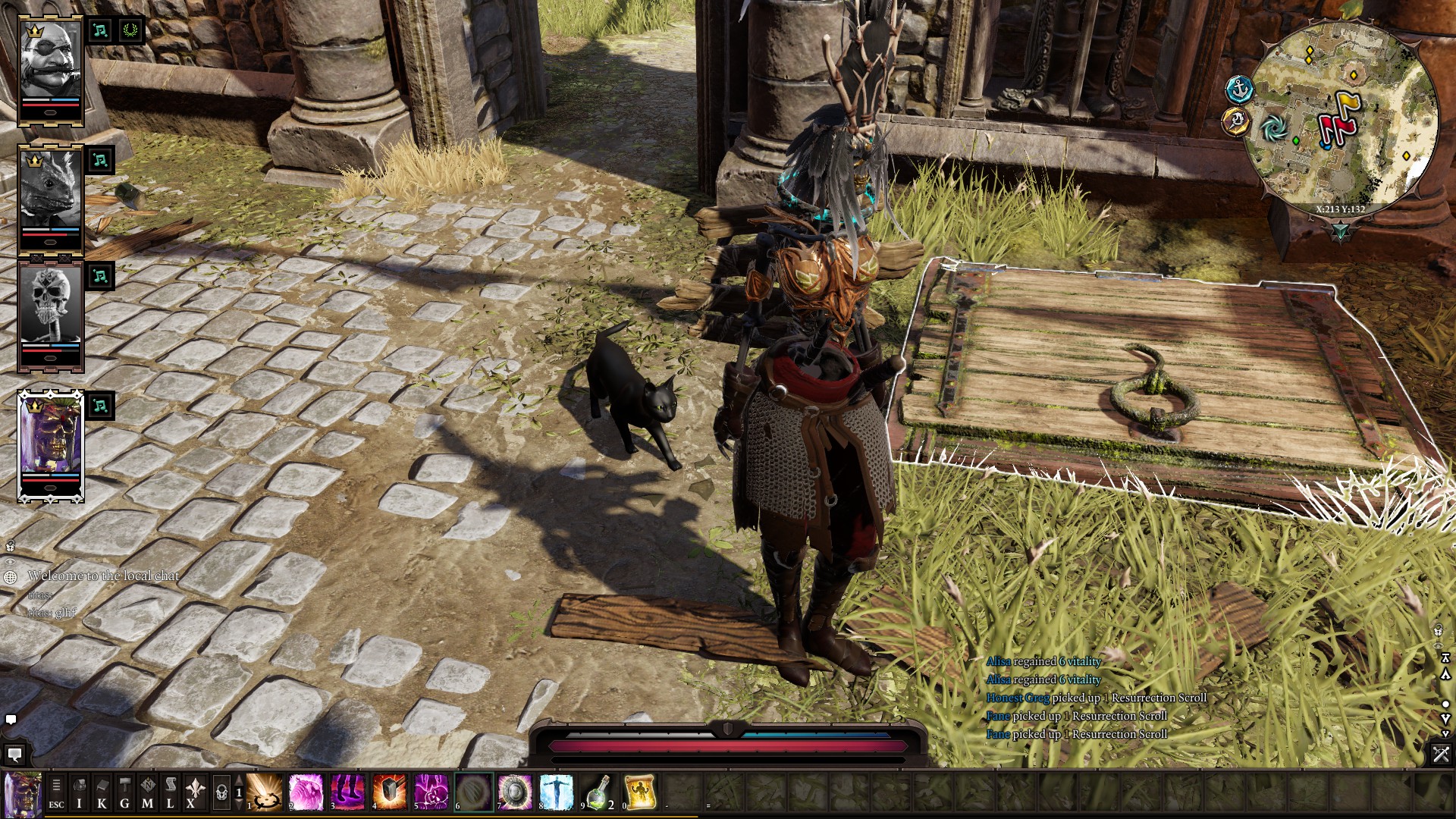Open the skills book icon
The width and height of the screenshot is (1456, 819).
(x=102, y=793)
